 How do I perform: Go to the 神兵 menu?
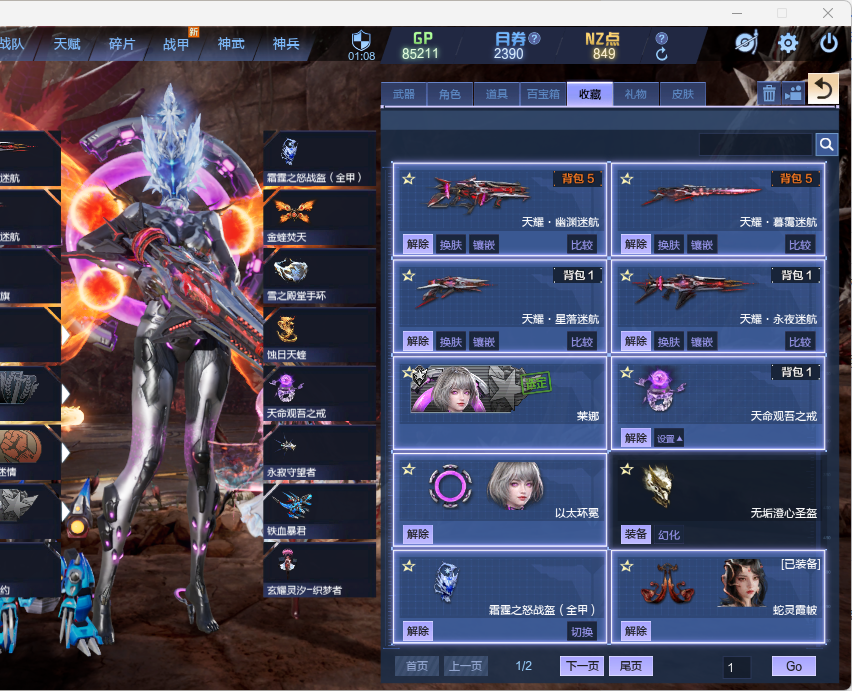click(286, 44)
